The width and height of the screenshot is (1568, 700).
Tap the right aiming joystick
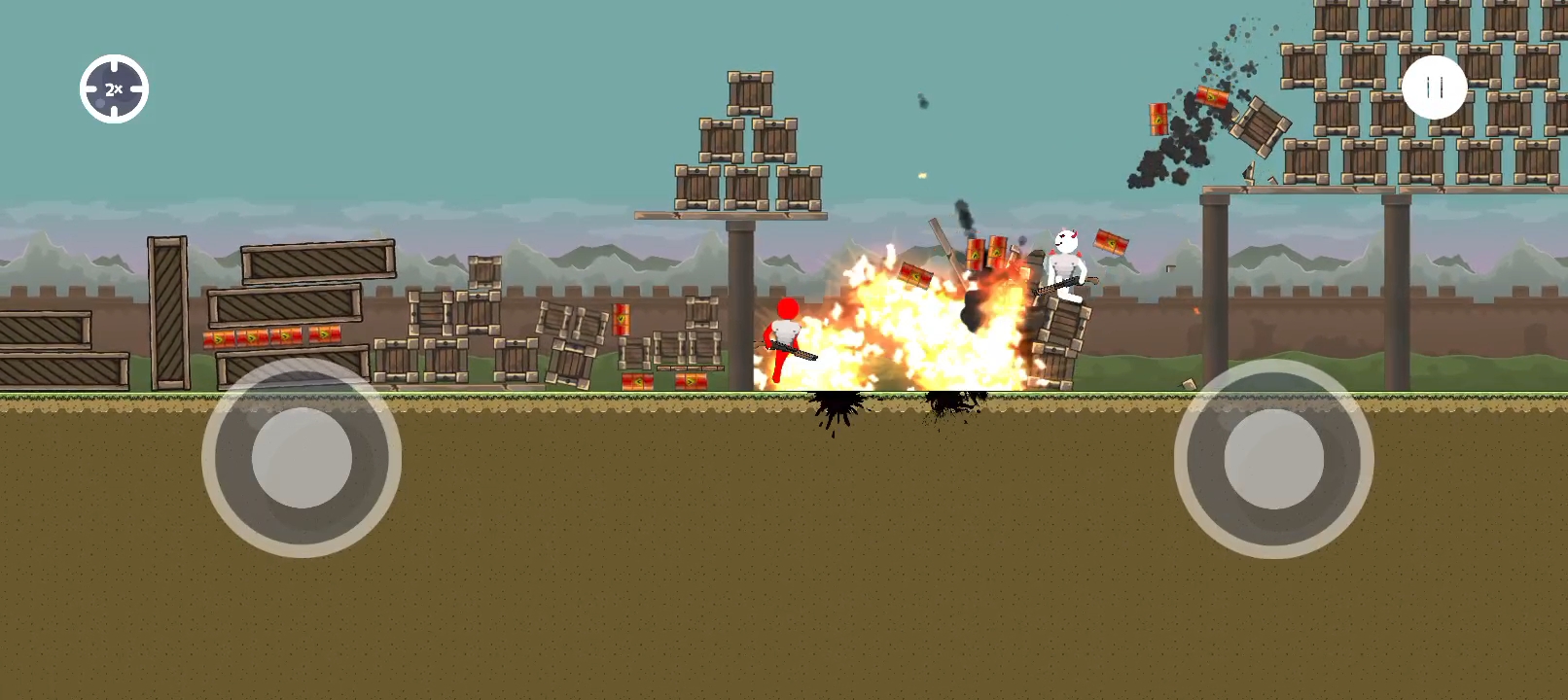tap(1273, 459)
